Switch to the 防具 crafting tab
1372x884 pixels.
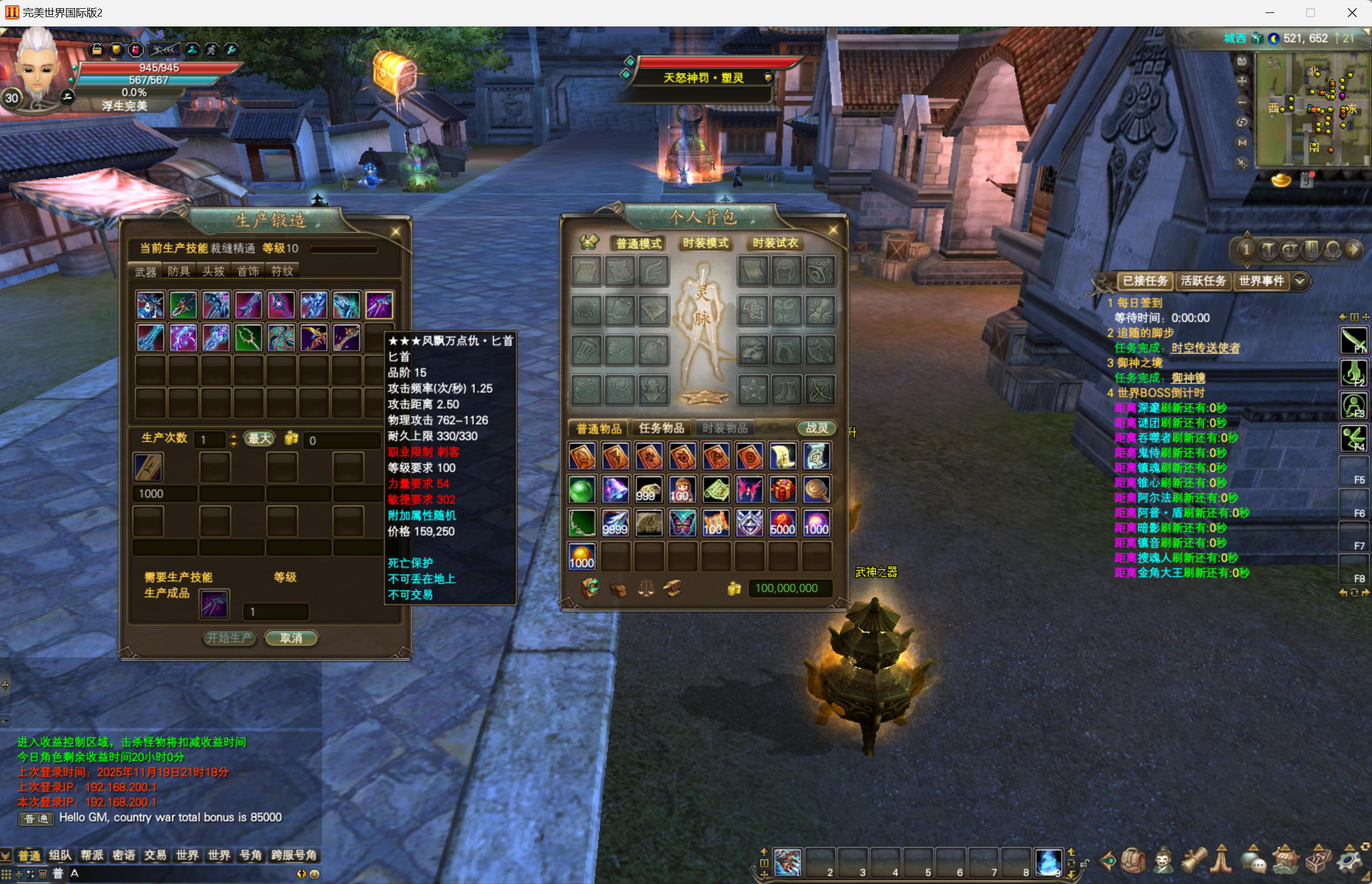click(179, 271)
